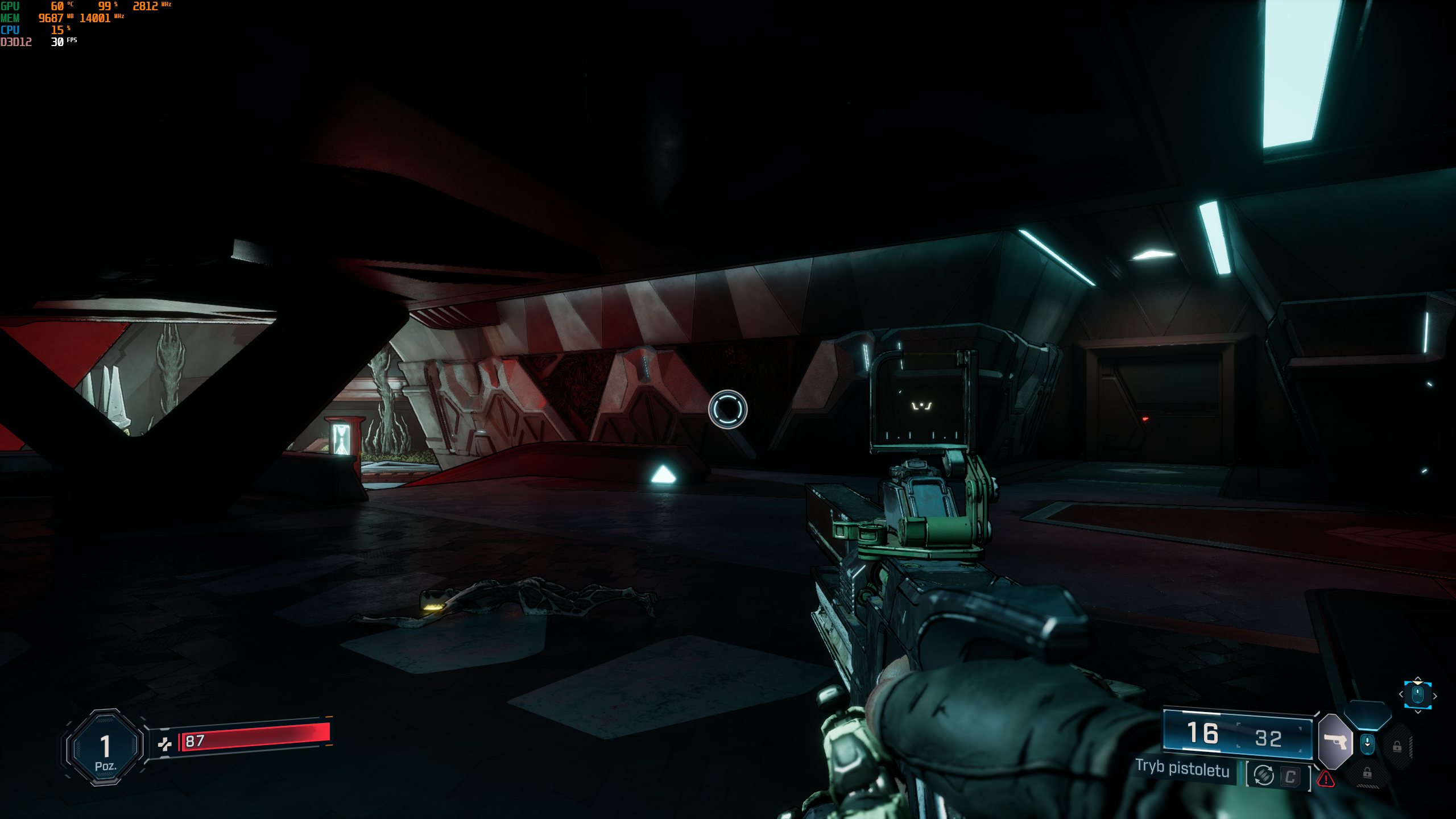This screenshot has width=1456, height=819.
Task: Open the level 1 character badge
Action: click(105, 747)
